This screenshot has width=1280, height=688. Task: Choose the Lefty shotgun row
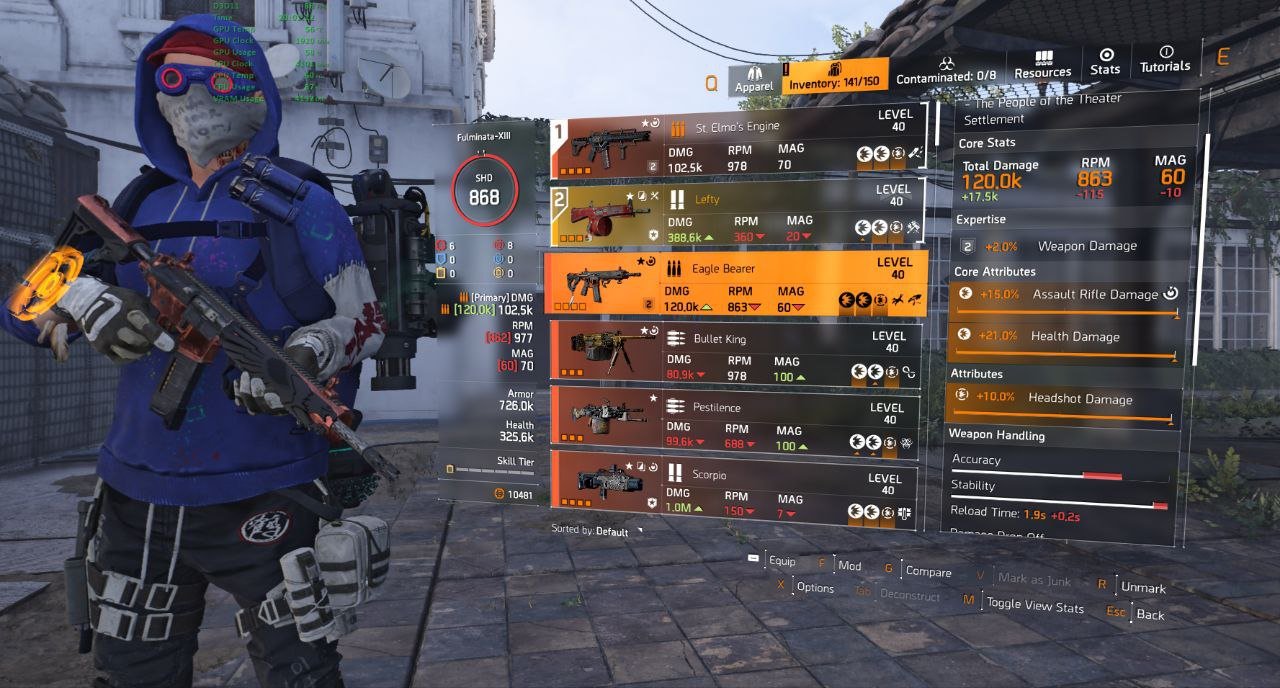[735, 213]
